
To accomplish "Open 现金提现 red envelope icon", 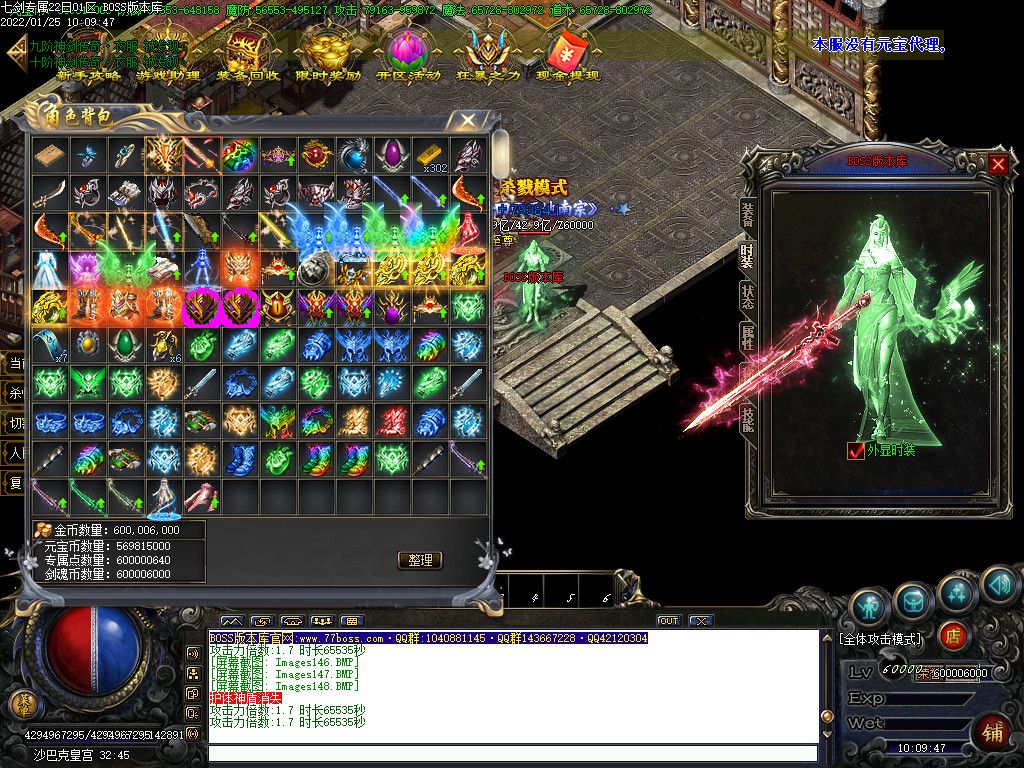I will [x=568, y=56].
